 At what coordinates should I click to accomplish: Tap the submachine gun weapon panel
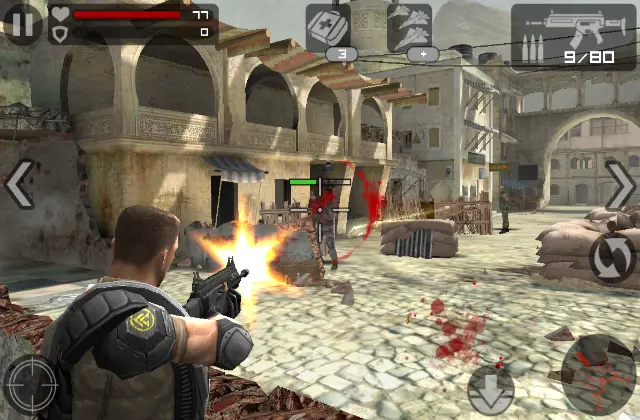(x=571, y=34)
